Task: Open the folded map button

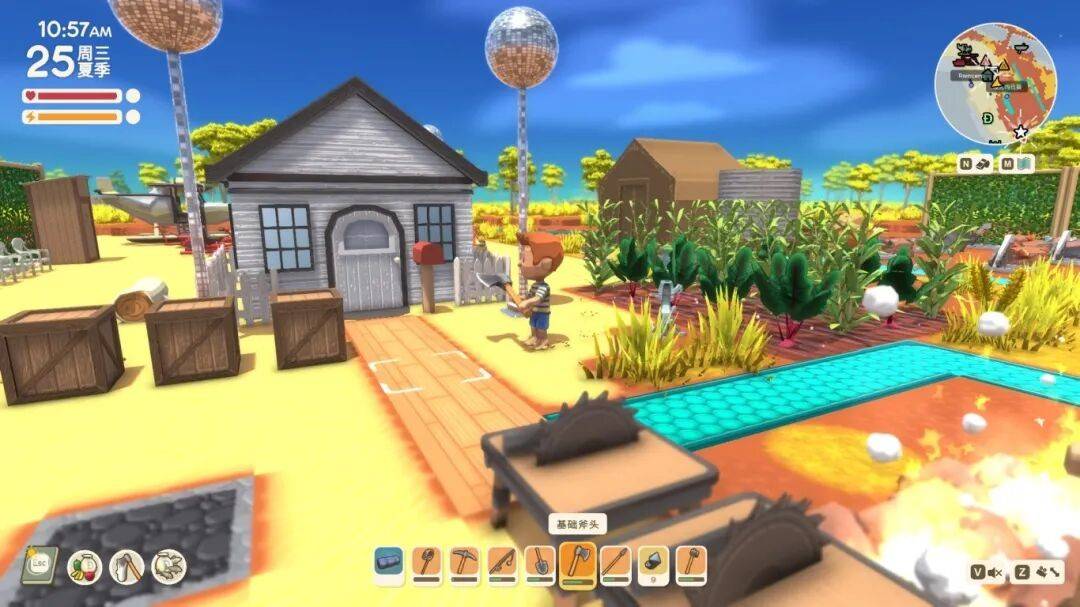Action: click(1025, 163)
